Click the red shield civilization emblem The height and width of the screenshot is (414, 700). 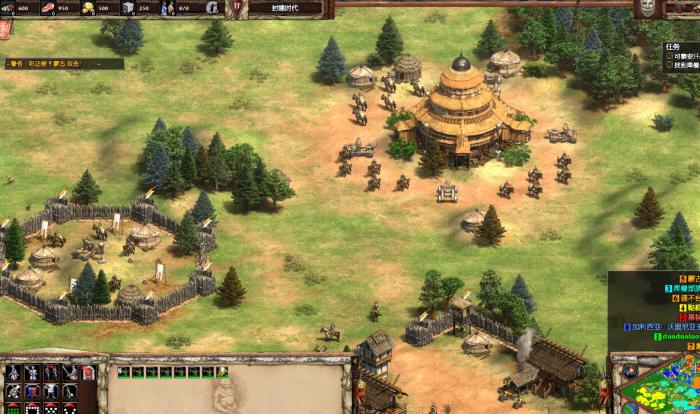tap(237, 7)
